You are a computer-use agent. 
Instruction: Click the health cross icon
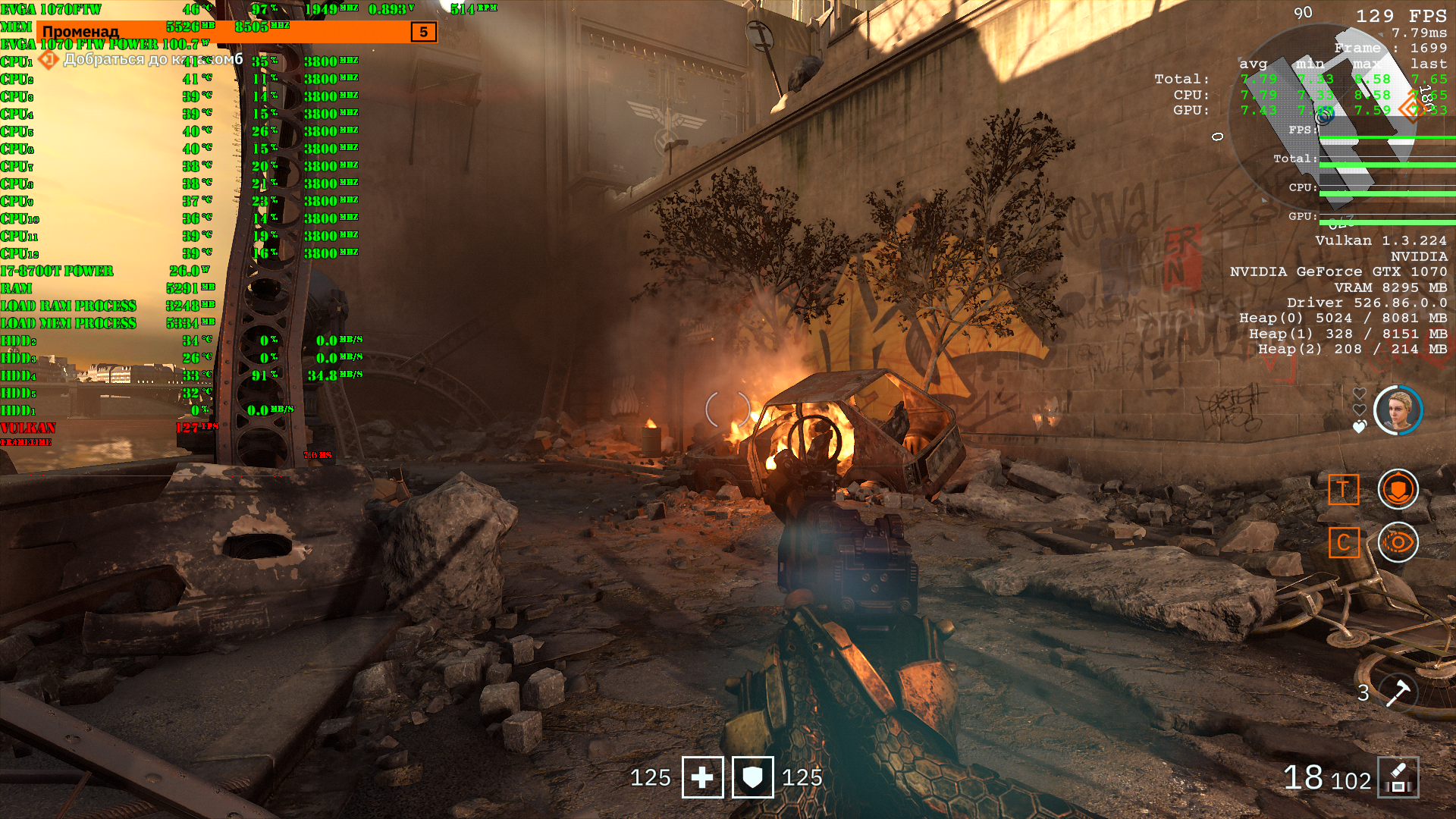point(702,777)
